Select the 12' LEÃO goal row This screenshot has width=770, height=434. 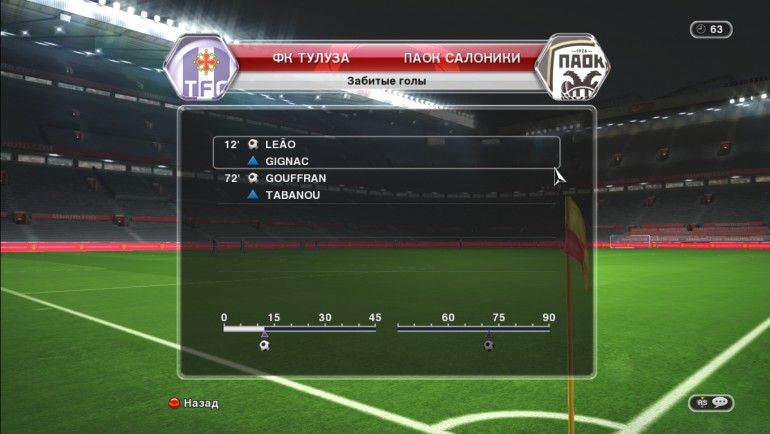click(385, 145)
